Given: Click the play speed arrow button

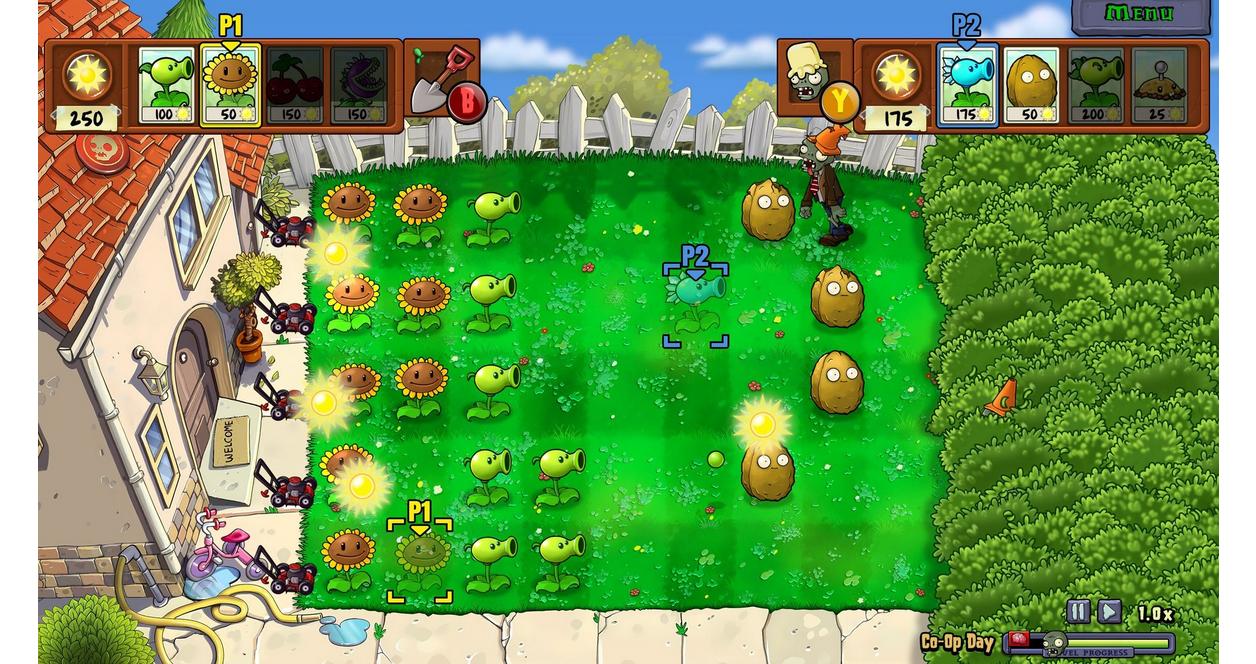Looking at the screenshot, I should point(1109,611).
